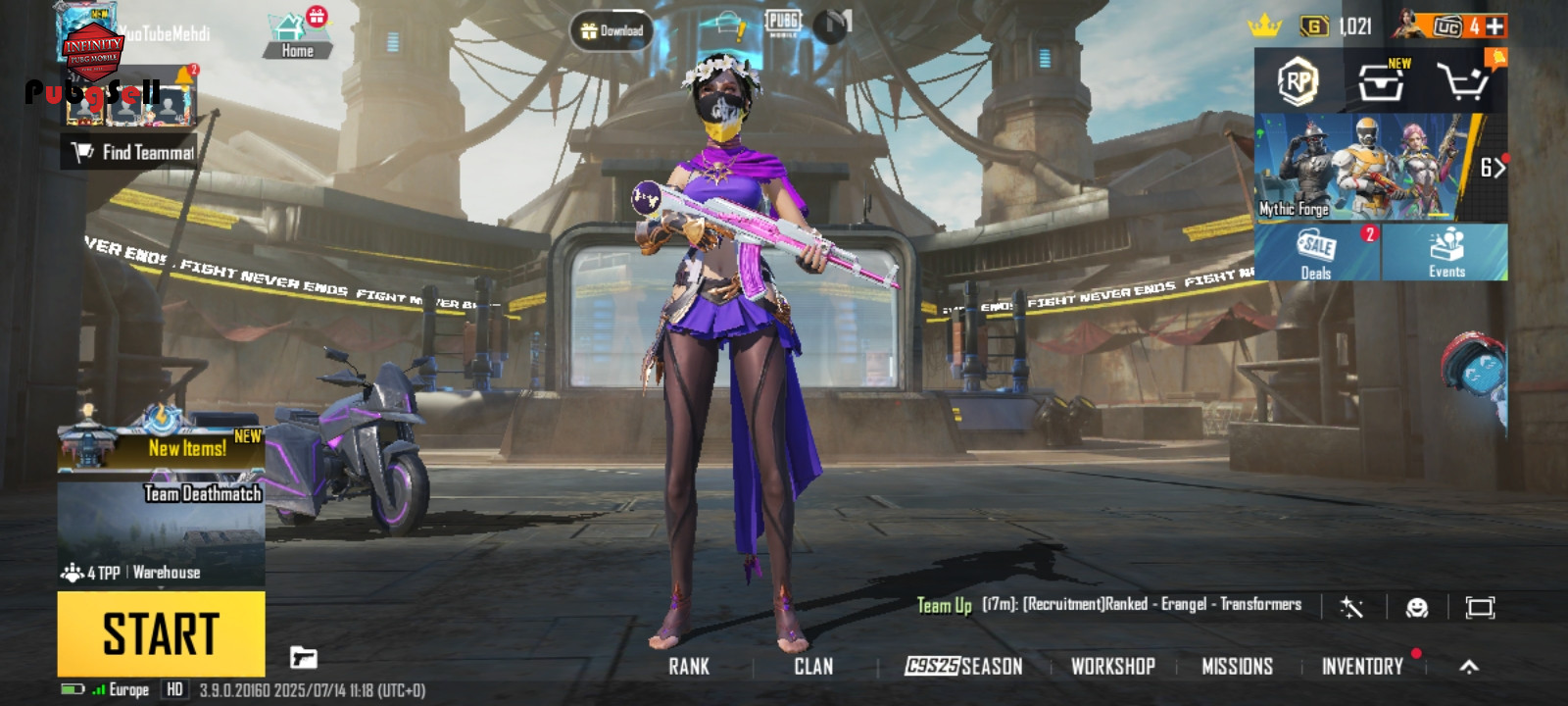
Task: Open the INVENTORY menu
Action: point(1362,667)
